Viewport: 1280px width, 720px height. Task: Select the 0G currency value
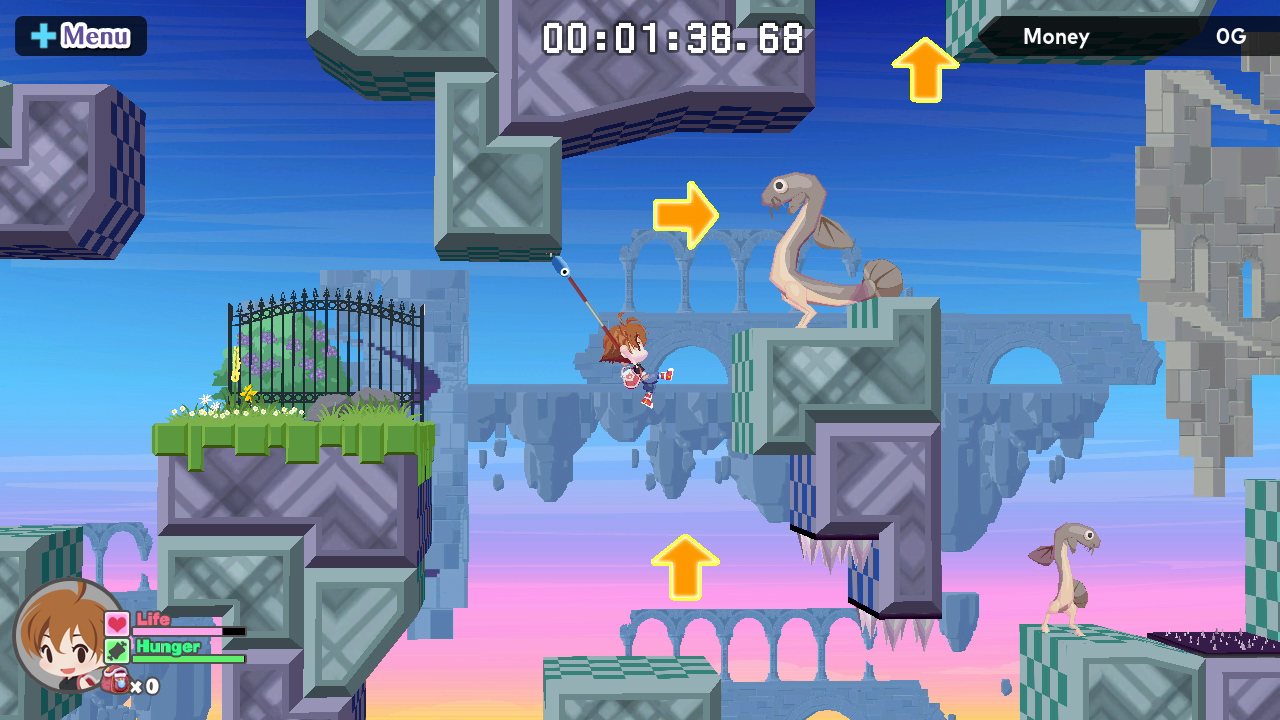tap(1232, 37)
